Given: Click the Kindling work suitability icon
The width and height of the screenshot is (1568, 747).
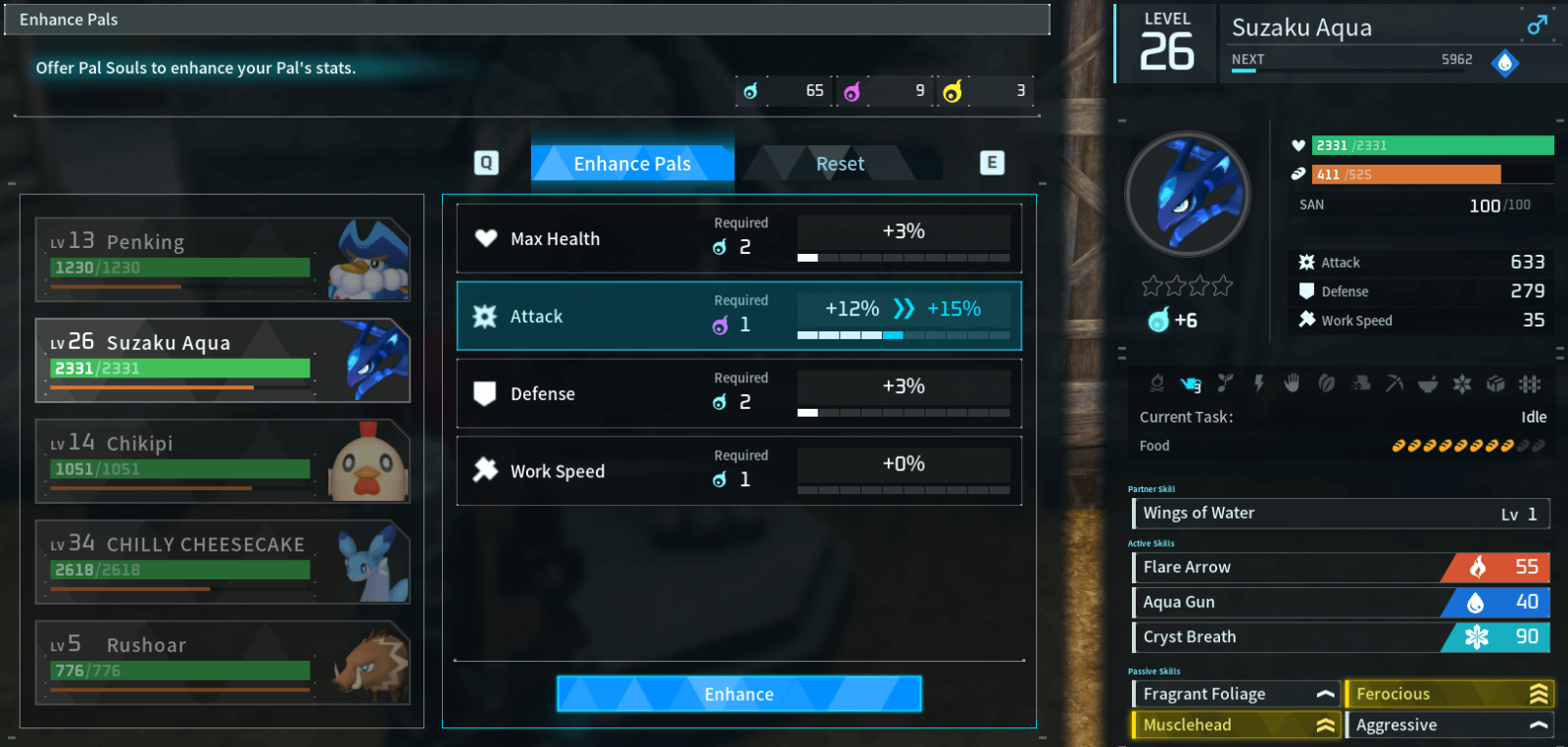Looking at the screenshot, I should point(1158,383).
